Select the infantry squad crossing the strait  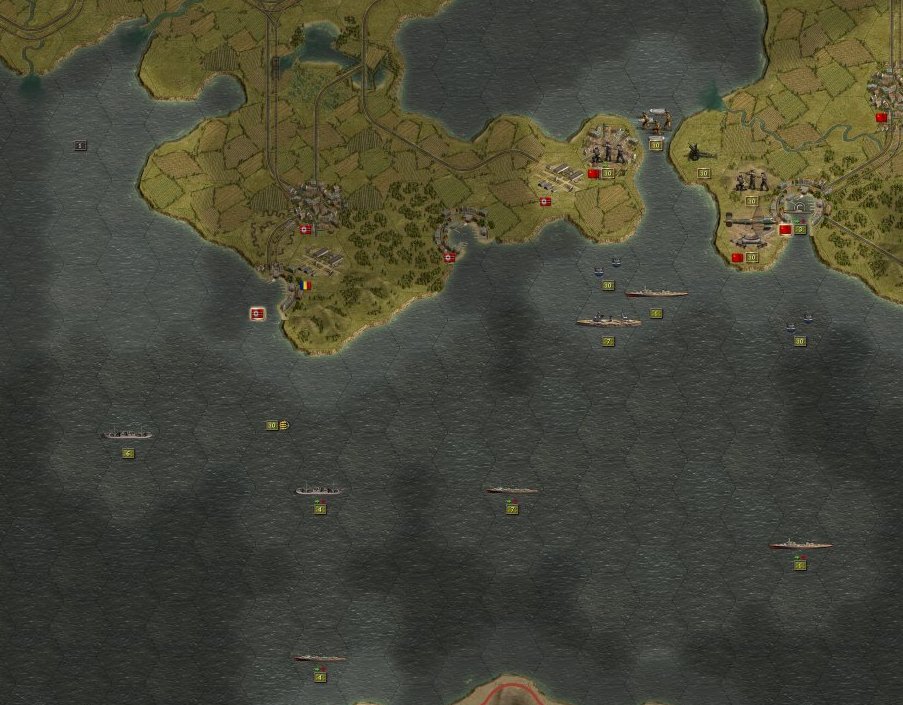[x=655, y=122]
